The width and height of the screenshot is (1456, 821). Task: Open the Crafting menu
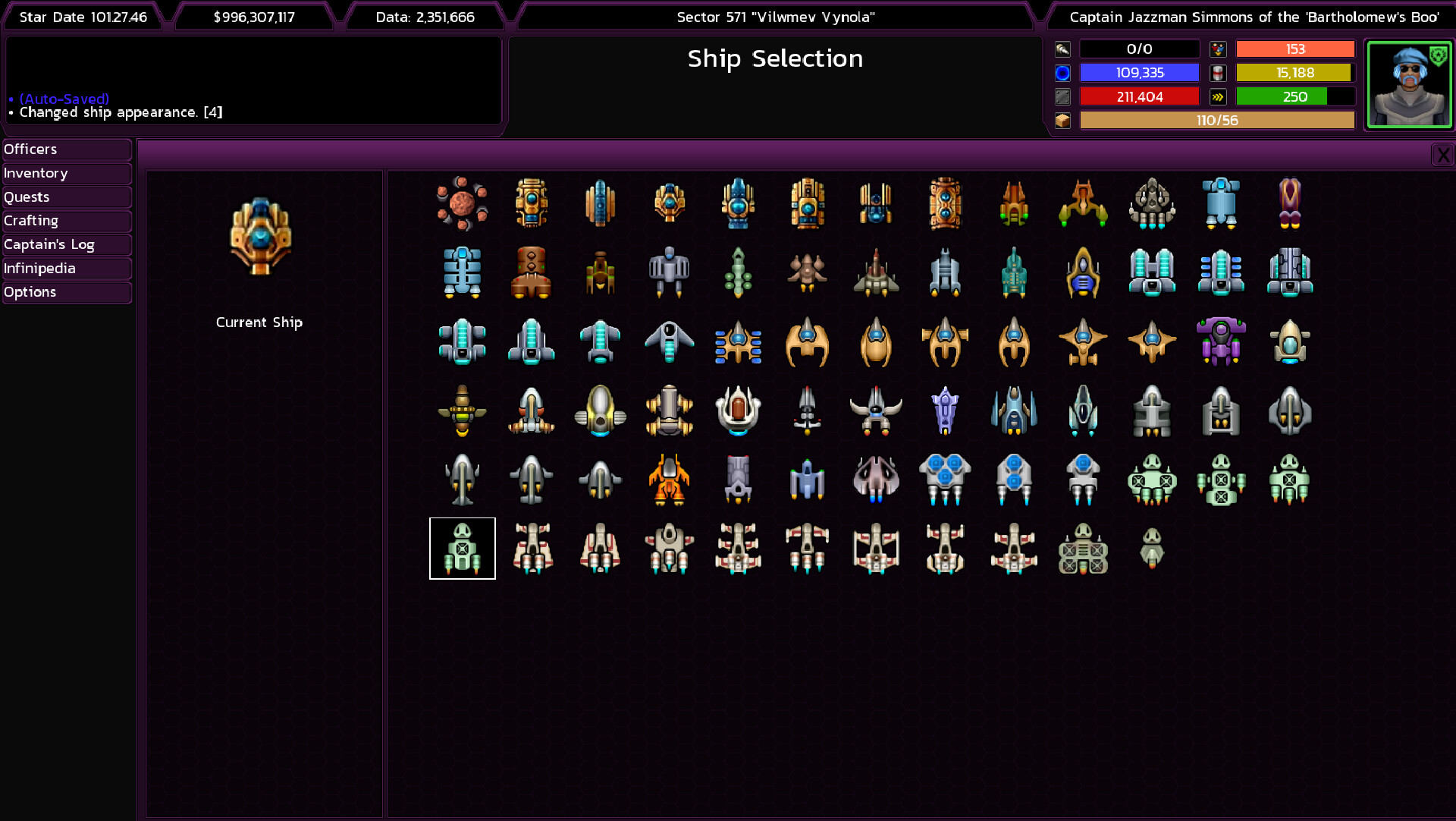(x=66, y=221)
